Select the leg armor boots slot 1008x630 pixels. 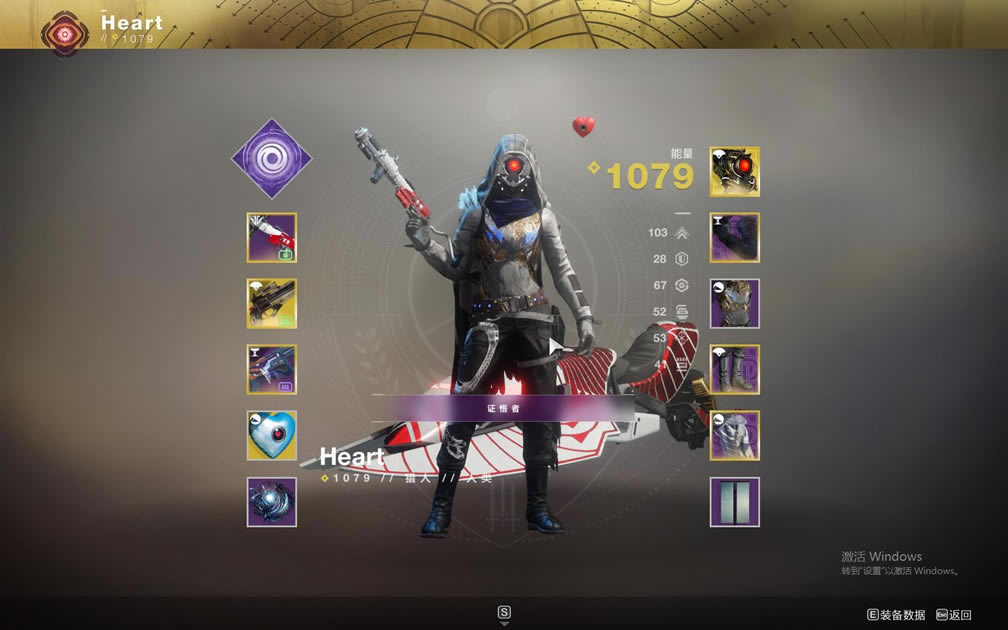click(x=735, y=370)
